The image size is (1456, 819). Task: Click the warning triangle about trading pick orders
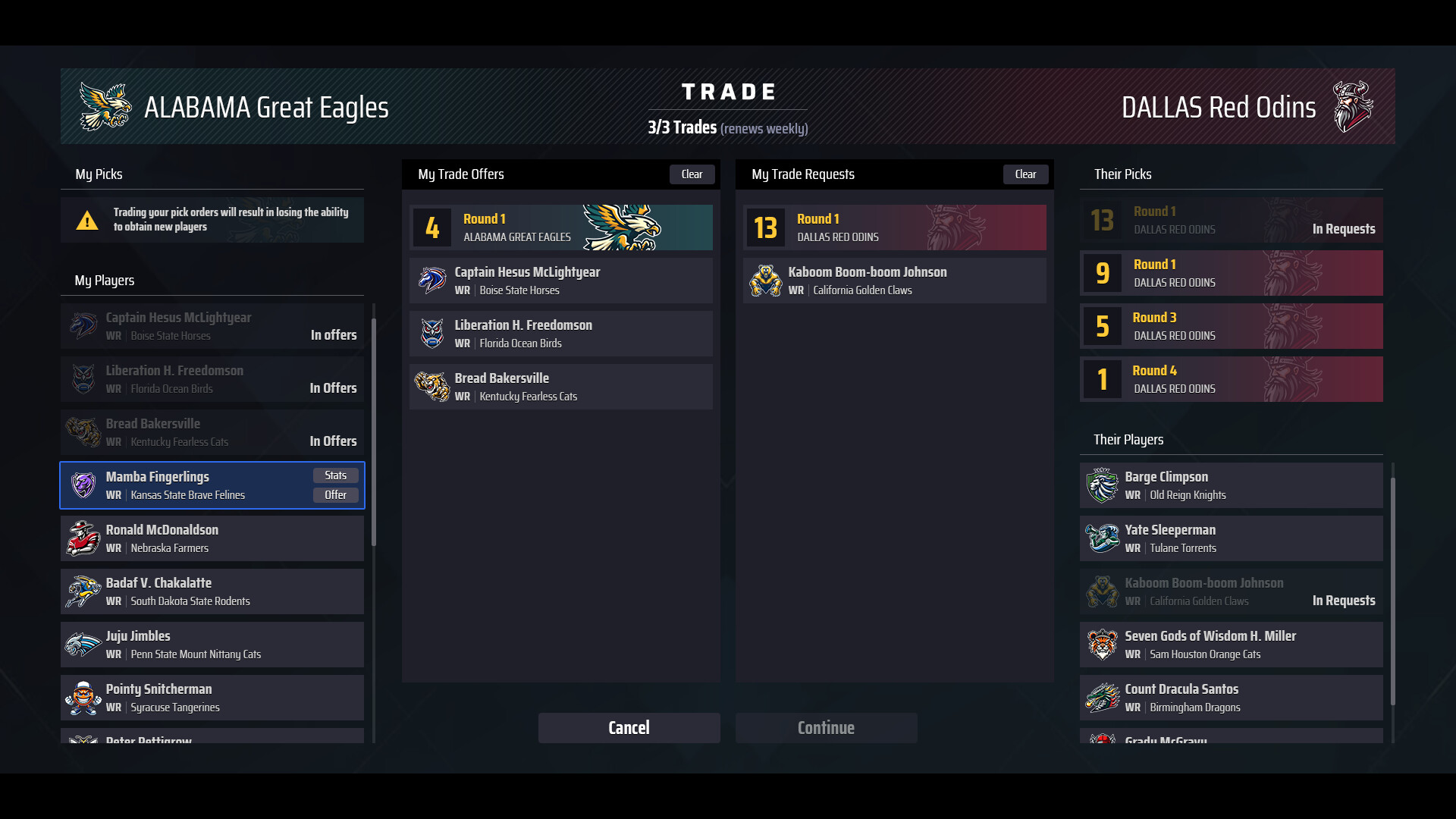coord(89,221)
